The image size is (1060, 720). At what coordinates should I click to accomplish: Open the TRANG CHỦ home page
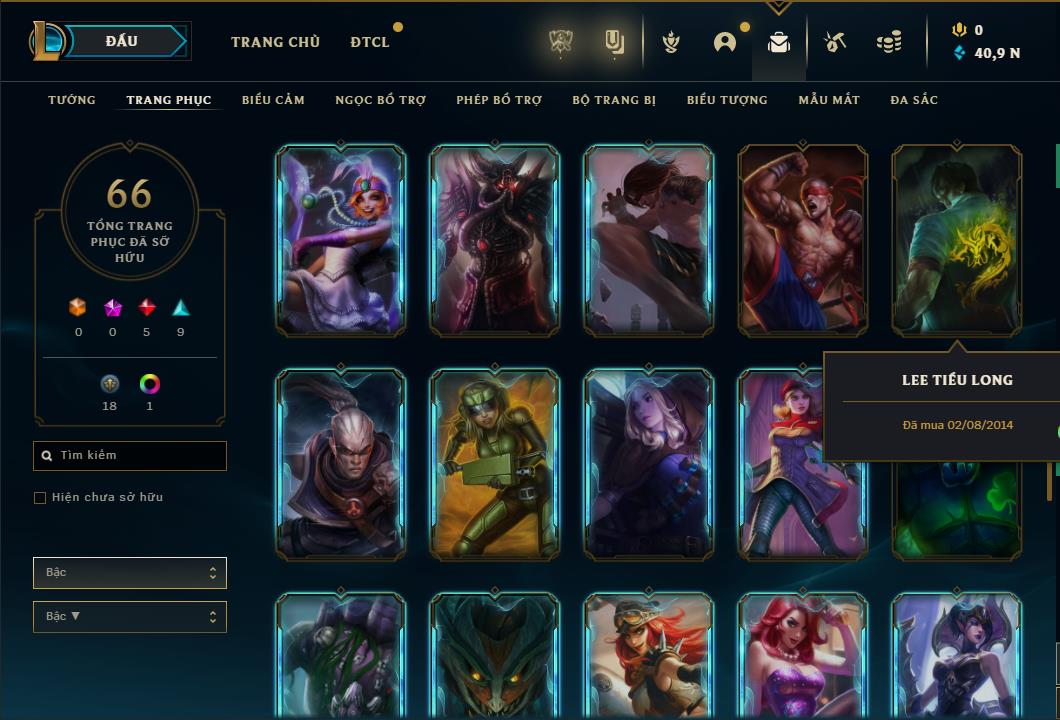tap(275, 42)
